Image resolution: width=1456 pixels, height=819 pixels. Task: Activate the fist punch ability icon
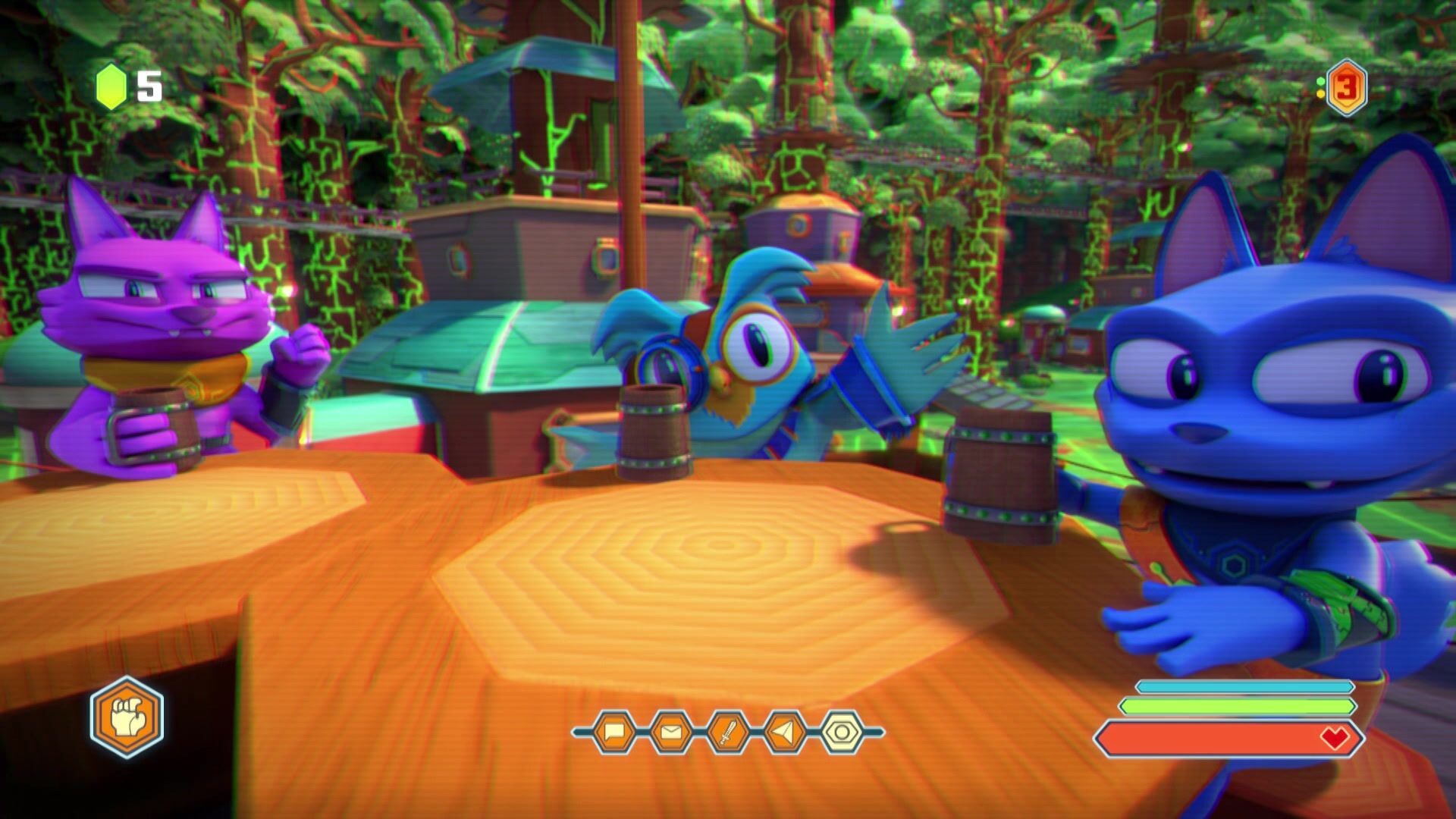[x=127, y=717]
